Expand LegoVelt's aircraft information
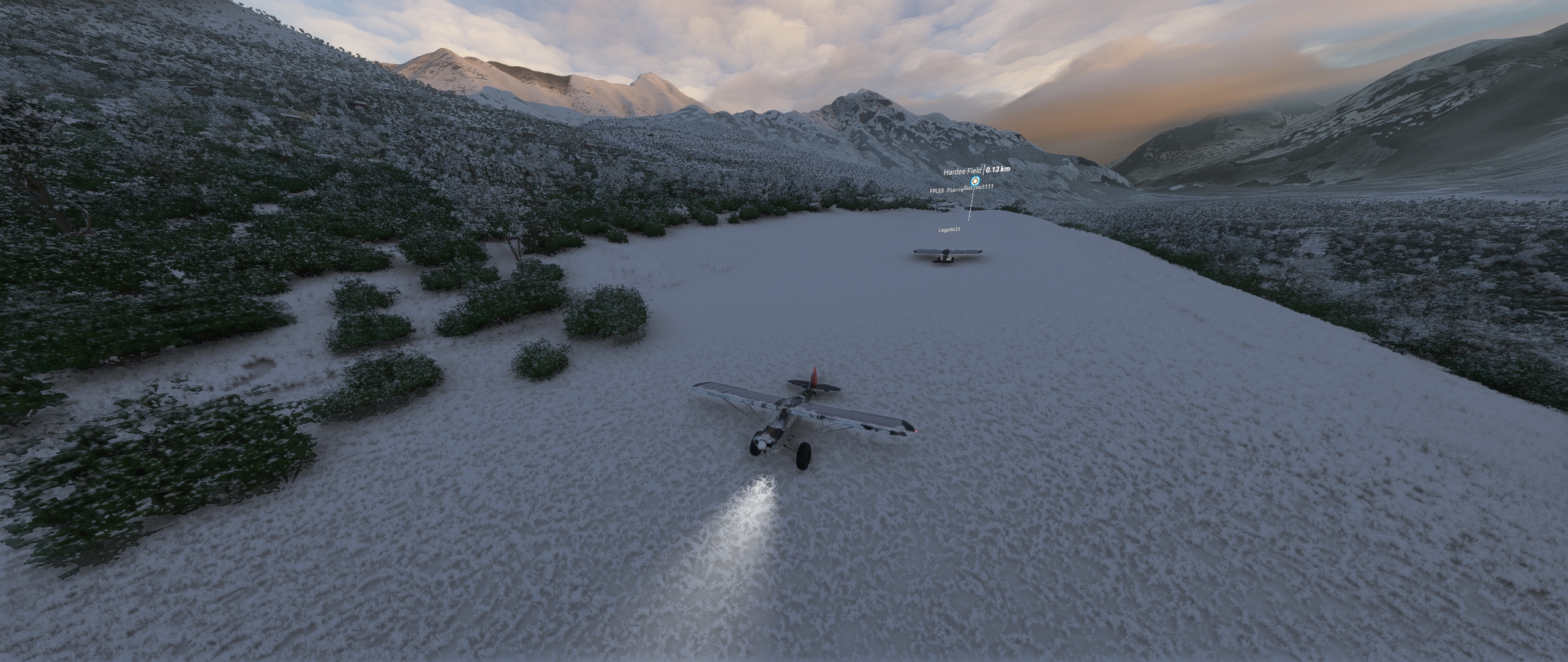The image size is (1568, 662). point(949,230)
